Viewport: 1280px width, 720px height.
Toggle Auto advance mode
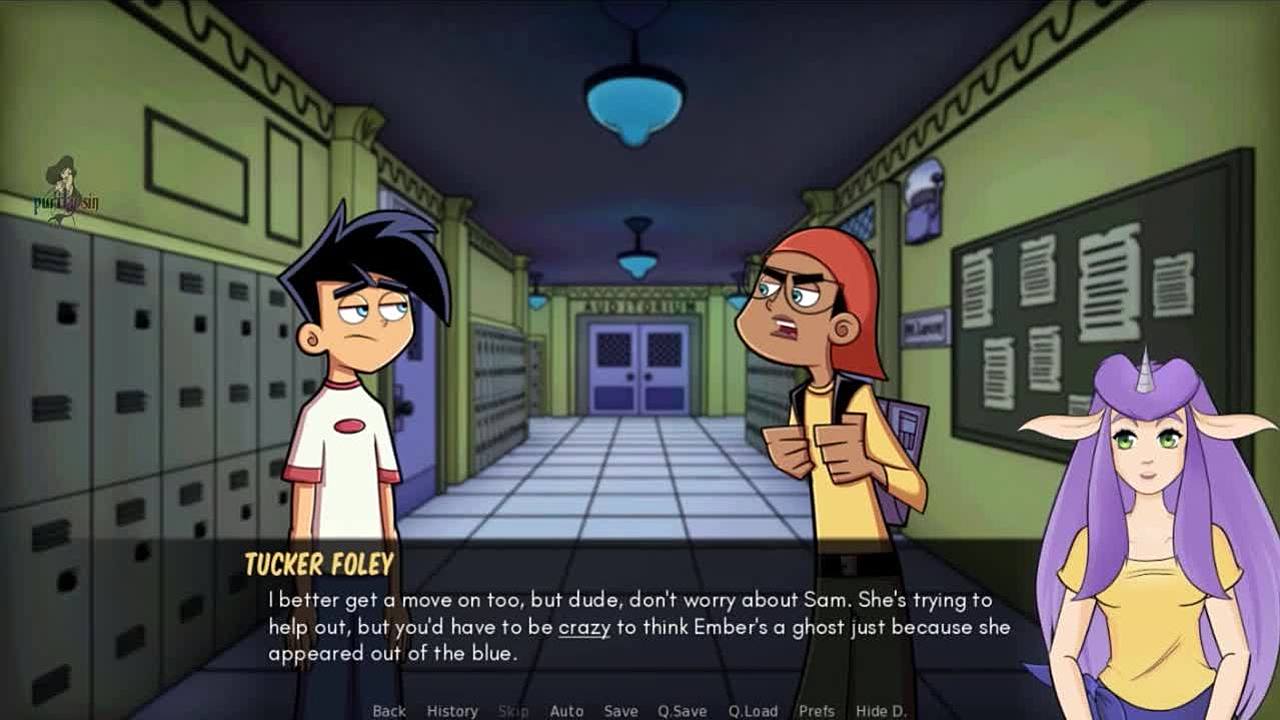pos(566,711)
